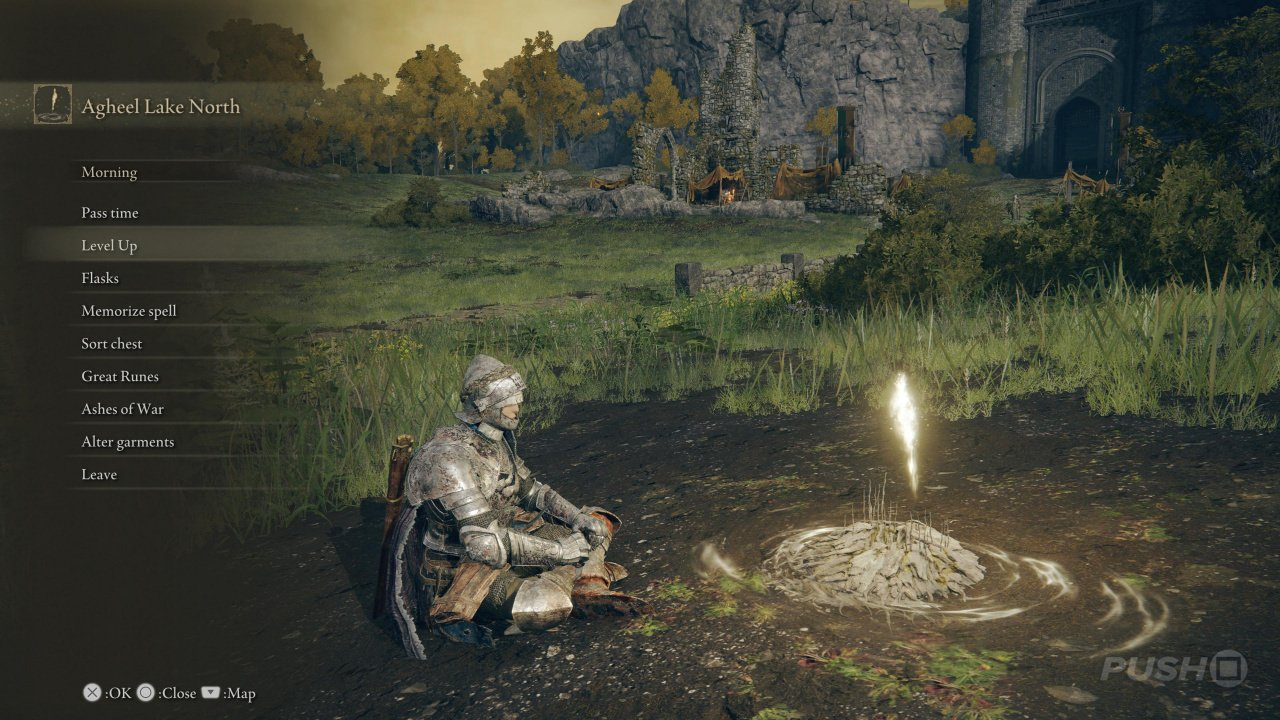Select Alter garments
Viewport: 1280px width, 720px height.
tap(128, 442)
